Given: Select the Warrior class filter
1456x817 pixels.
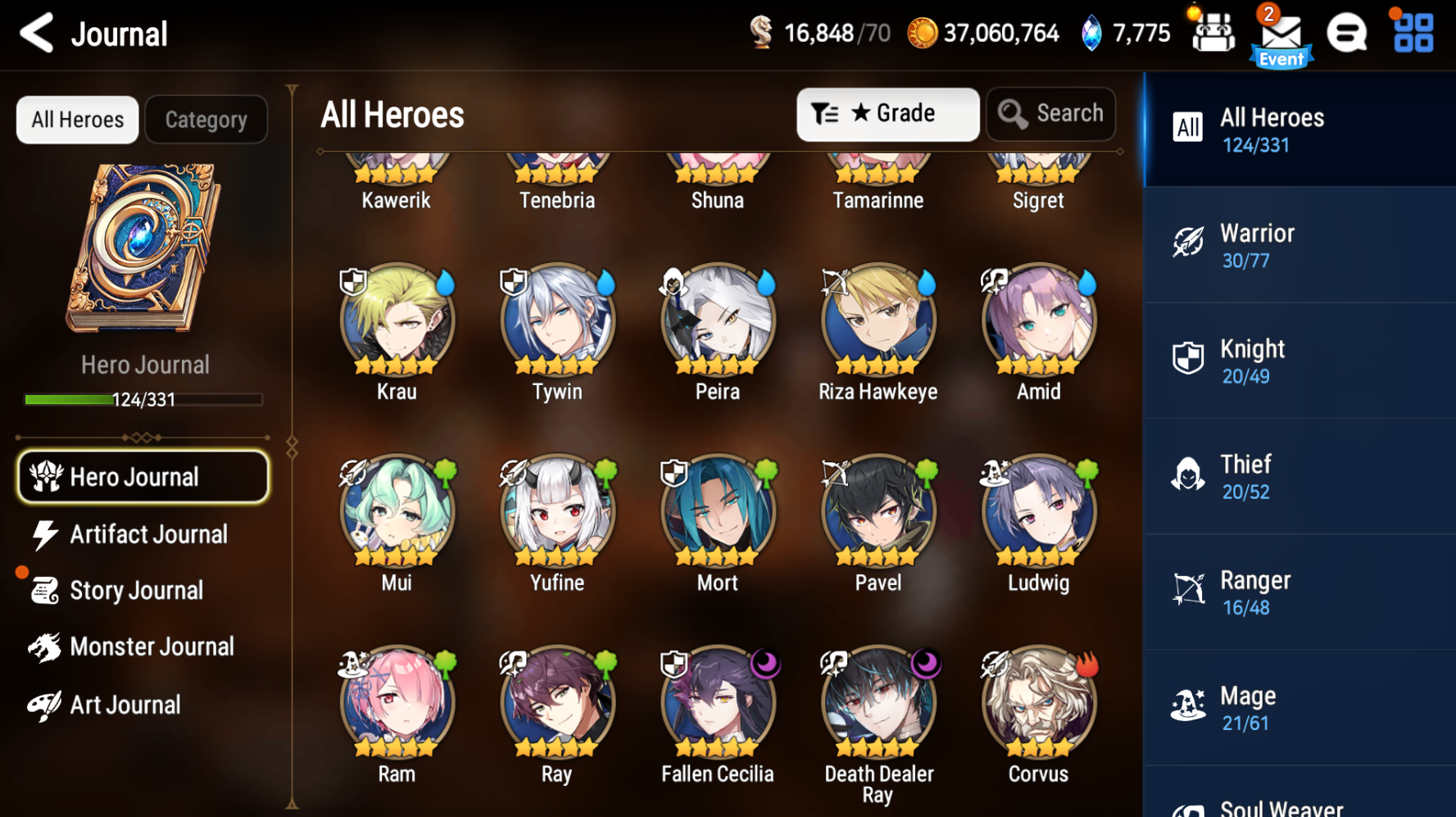Looking at the screenshot, I should (1299, 245).
